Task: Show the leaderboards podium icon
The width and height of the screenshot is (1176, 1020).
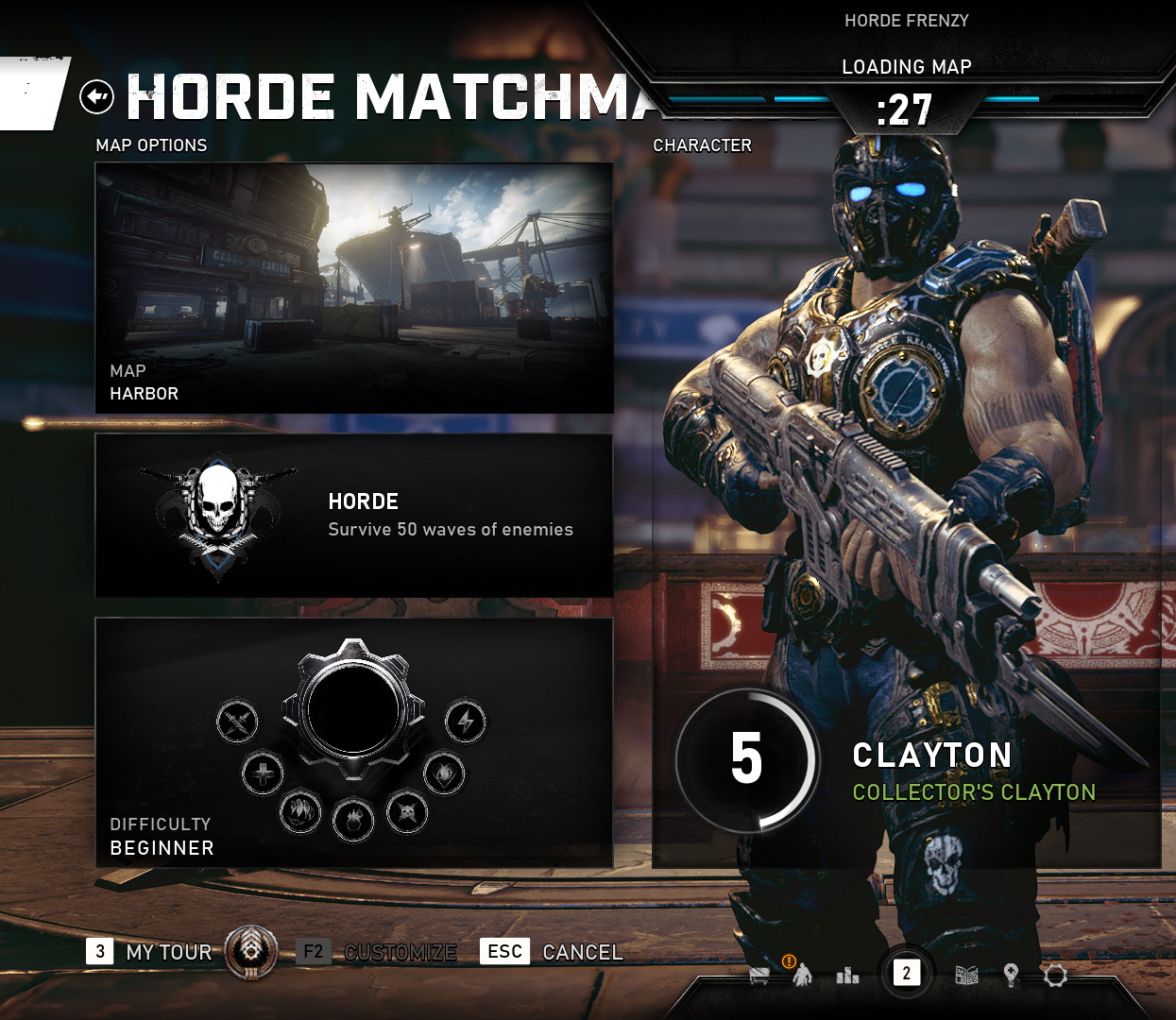Action: point(847,975)
